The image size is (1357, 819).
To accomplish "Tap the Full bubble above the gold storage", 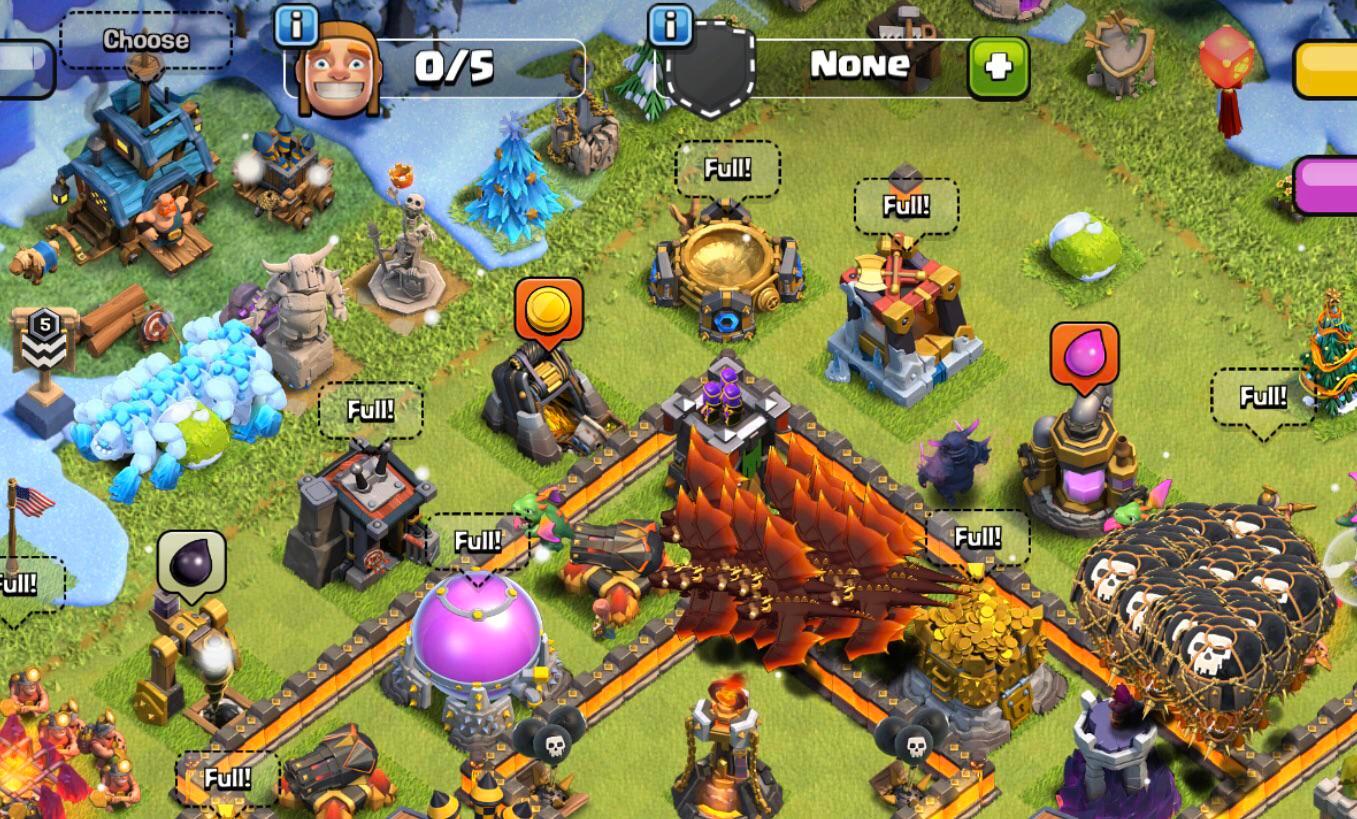I will (x=978, y=535).
